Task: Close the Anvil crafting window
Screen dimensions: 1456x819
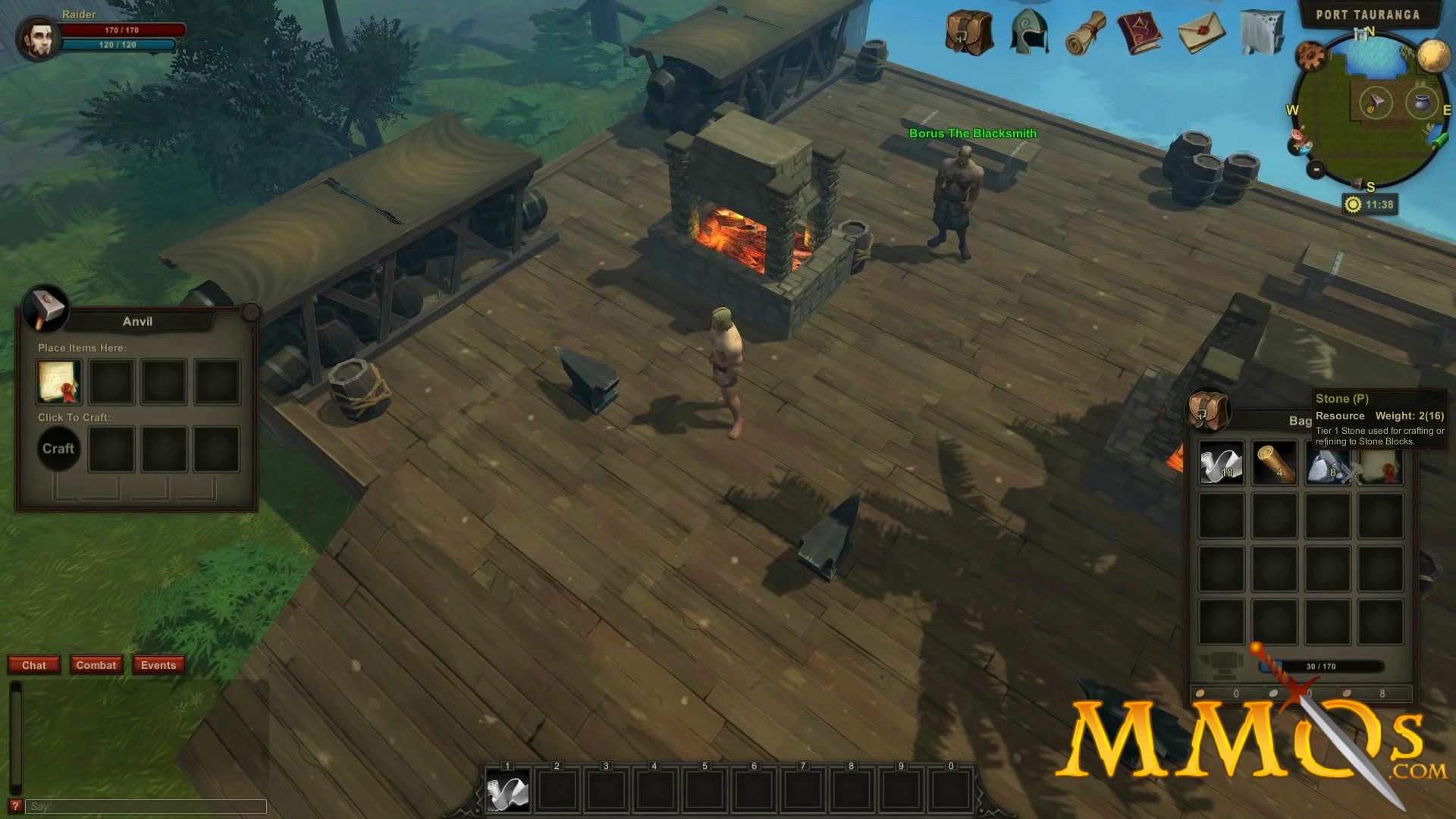Action: point(250,312)
